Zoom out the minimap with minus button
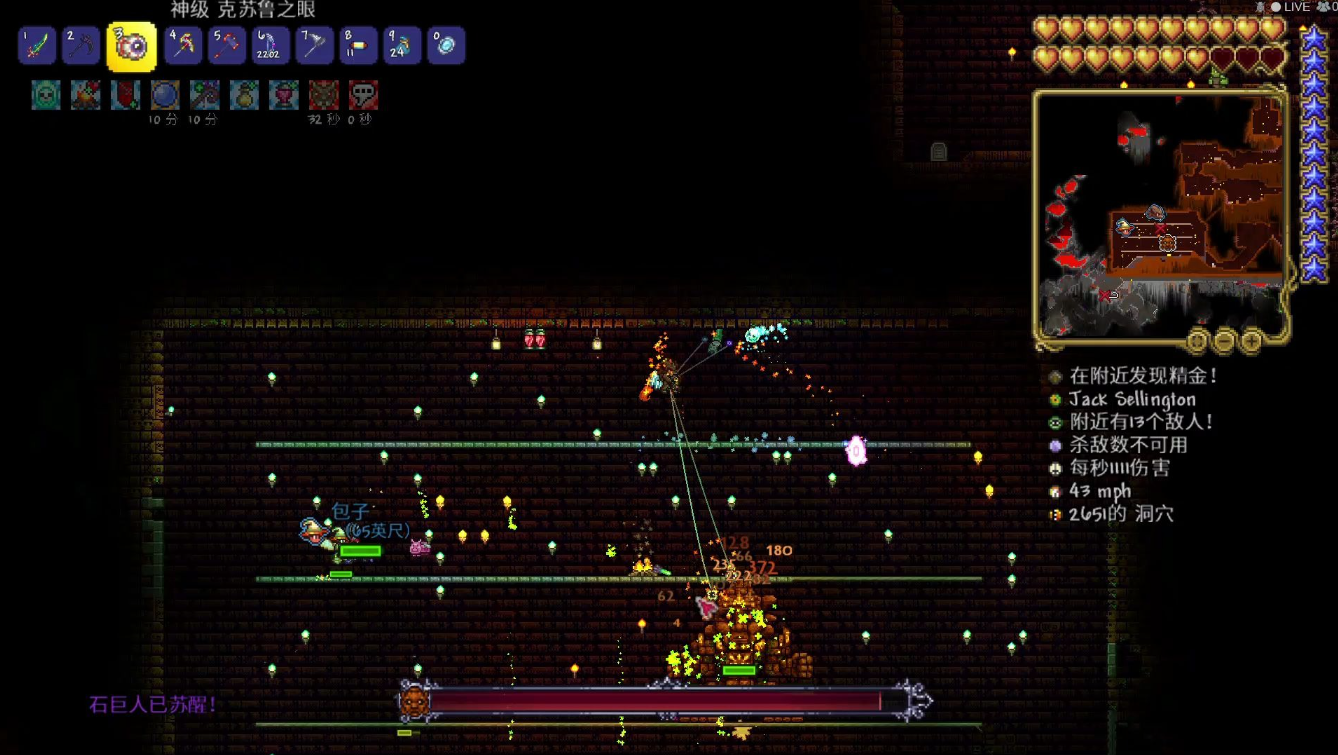Viewport: 1338px width, 755px height. 1224,342
